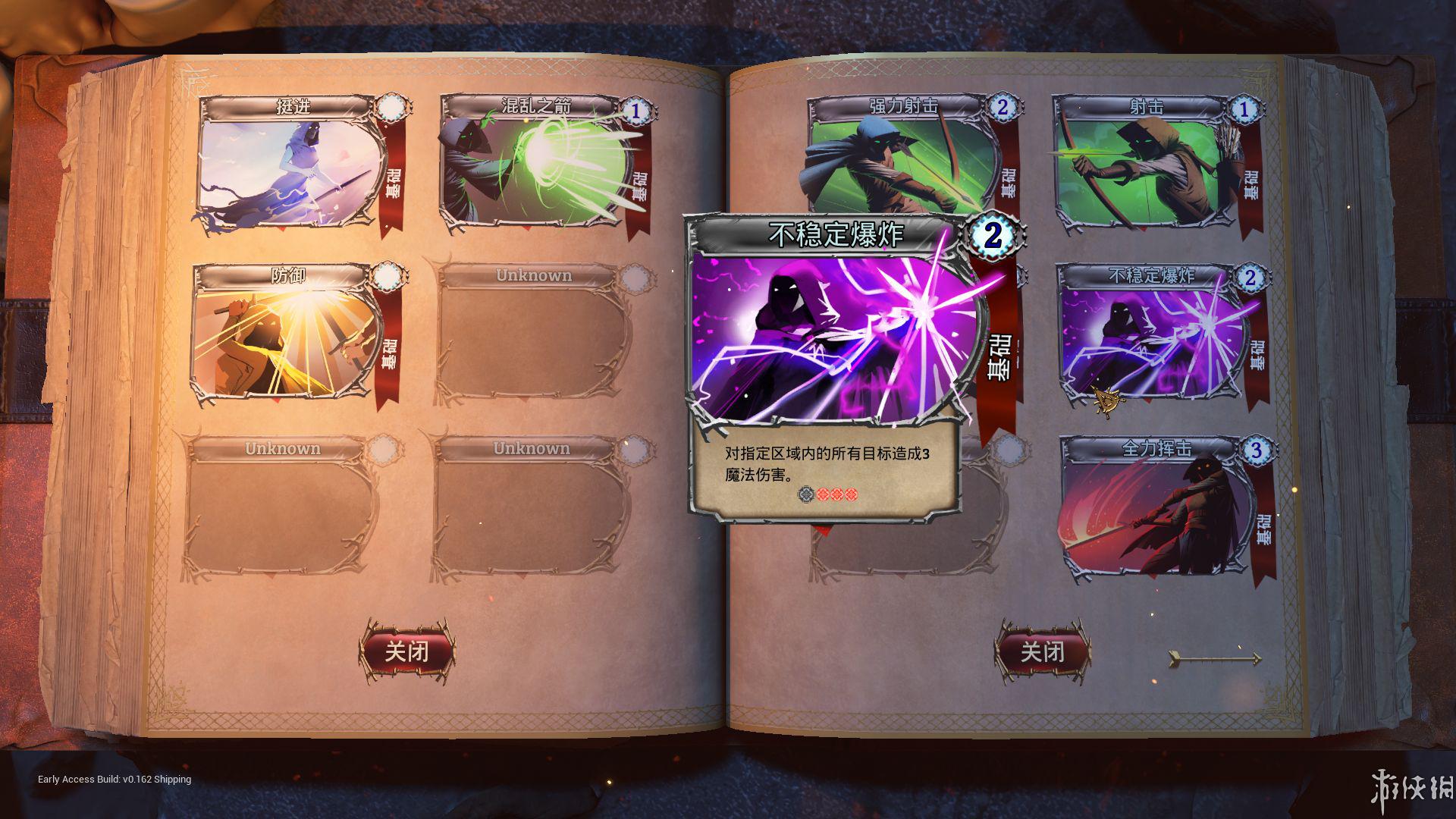The width and height of the screenshot is (1456, 819).
Task: Click the 关闭 button on the right page
Action: [1043, 651]
